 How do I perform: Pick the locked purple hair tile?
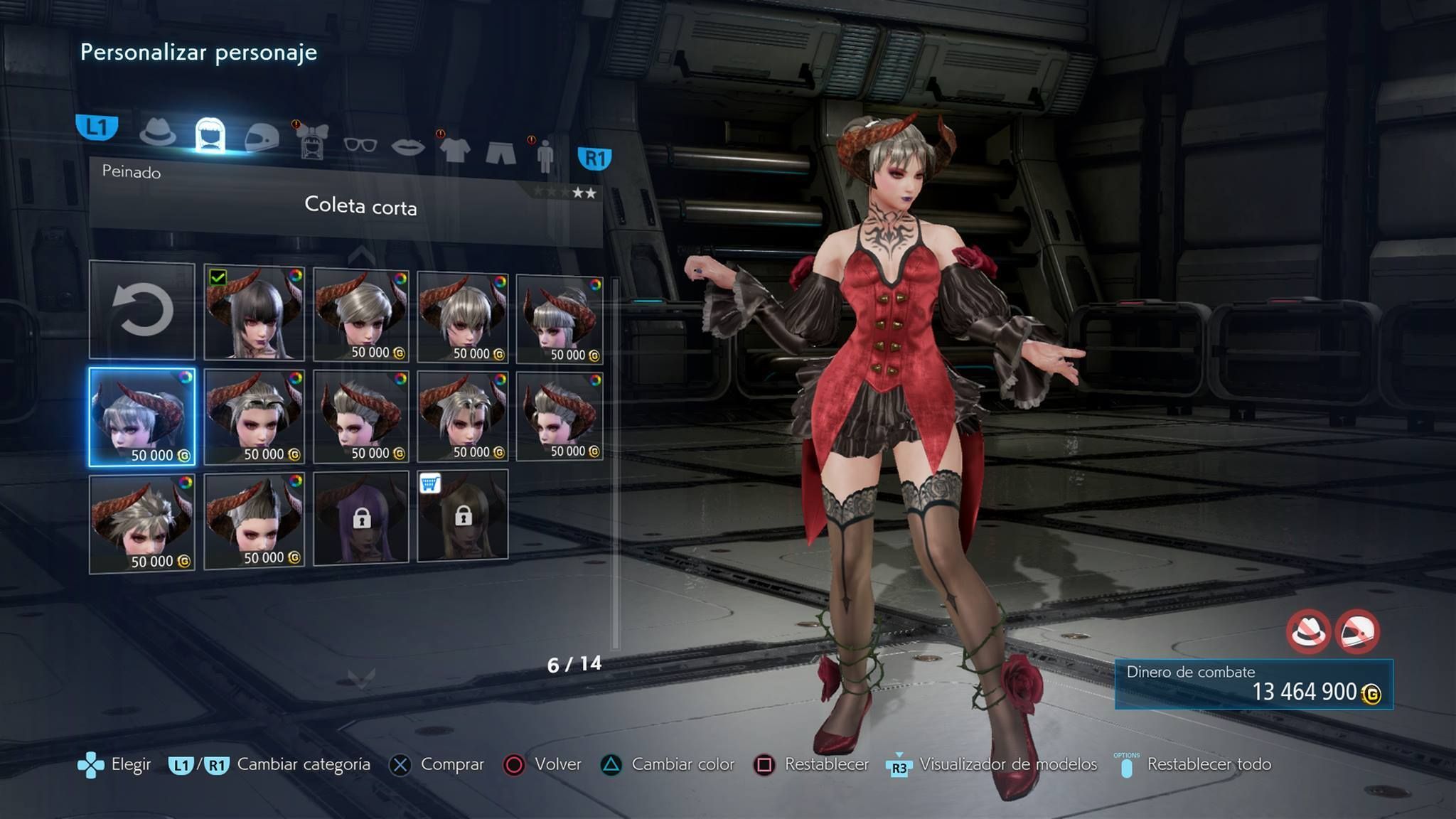(x=361, y=518)
